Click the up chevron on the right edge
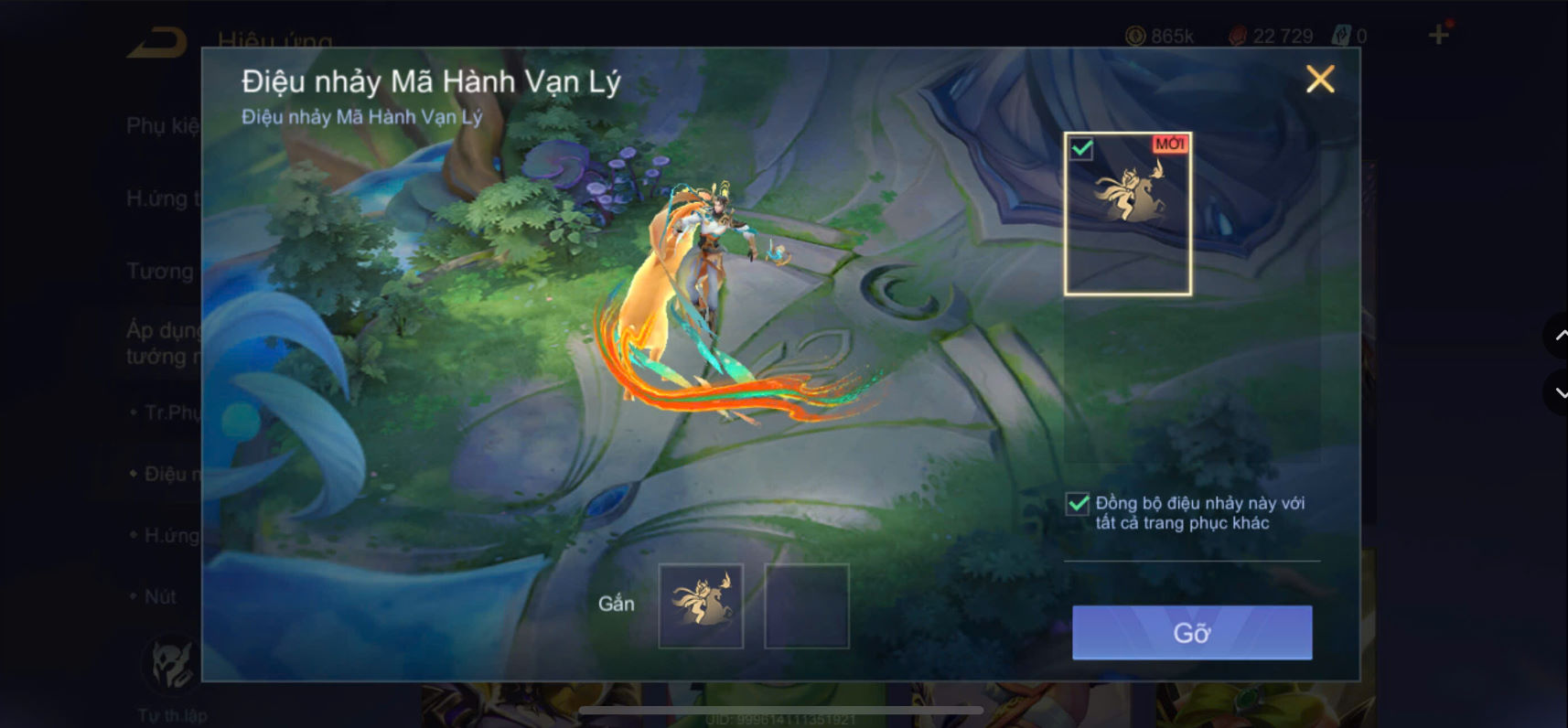 point(1560,336)
